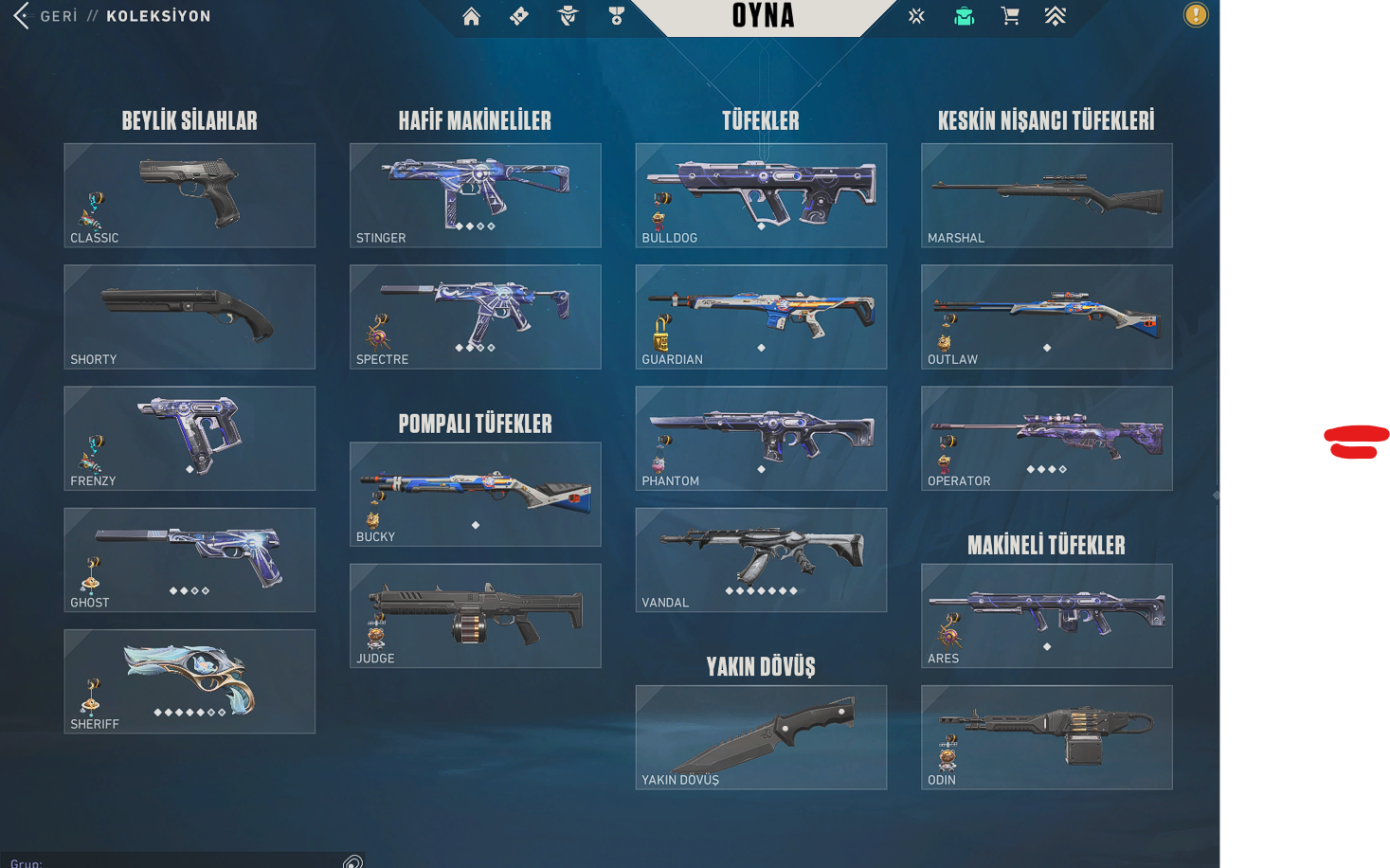Click the yellow alert icon
Image resolution: width=1390 pixels, height=868 pixels.
tap(1196, 15)
